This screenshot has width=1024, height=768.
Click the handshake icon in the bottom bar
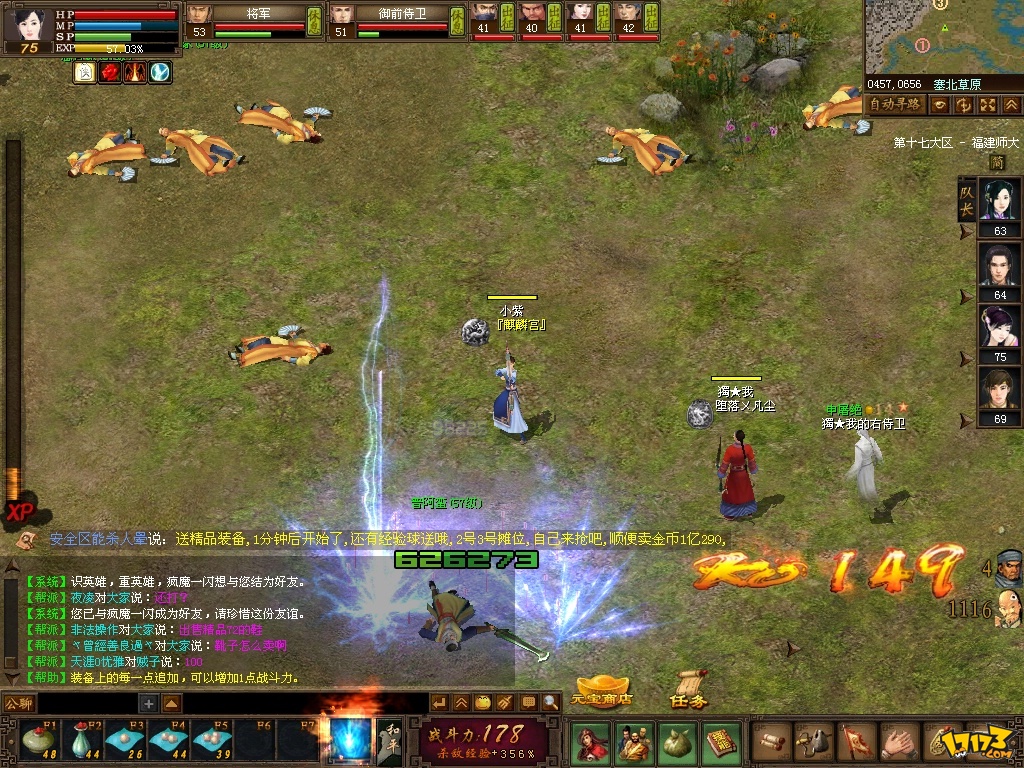click(x=898, y=743)
